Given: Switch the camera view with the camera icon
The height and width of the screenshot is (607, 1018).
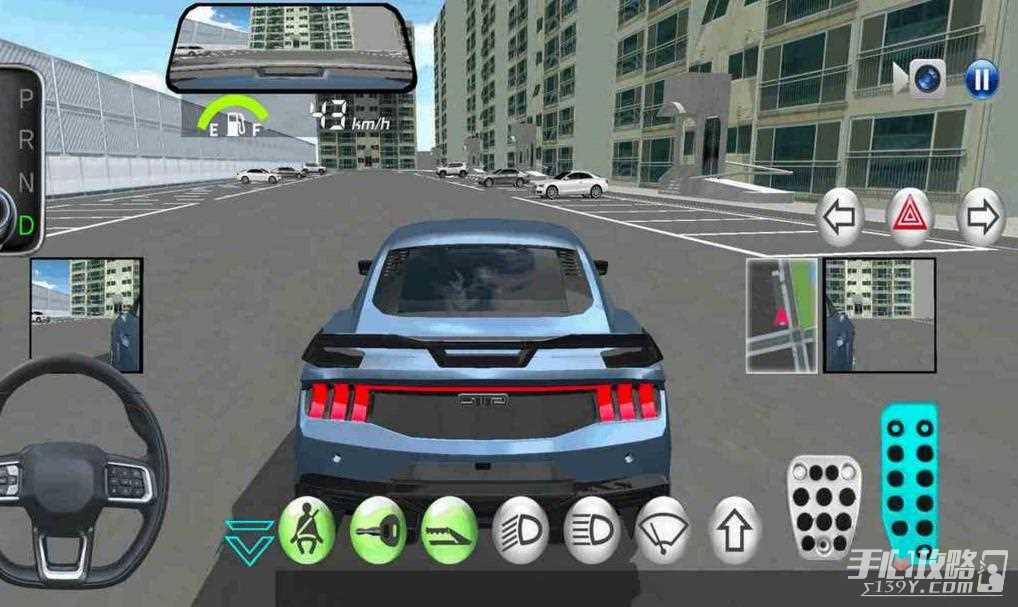Looking at the screenshot, I should 927,79.
